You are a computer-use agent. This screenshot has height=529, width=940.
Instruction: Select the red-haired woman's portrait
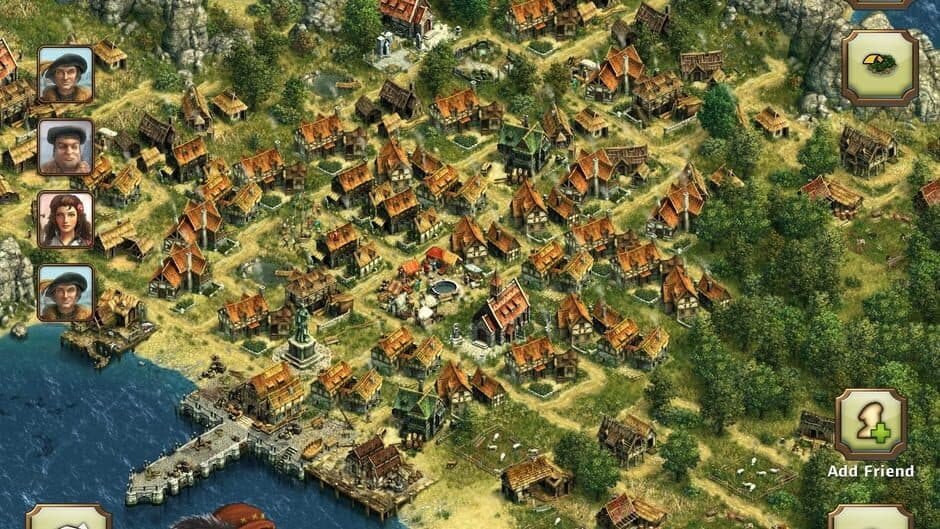coord(66,220)
